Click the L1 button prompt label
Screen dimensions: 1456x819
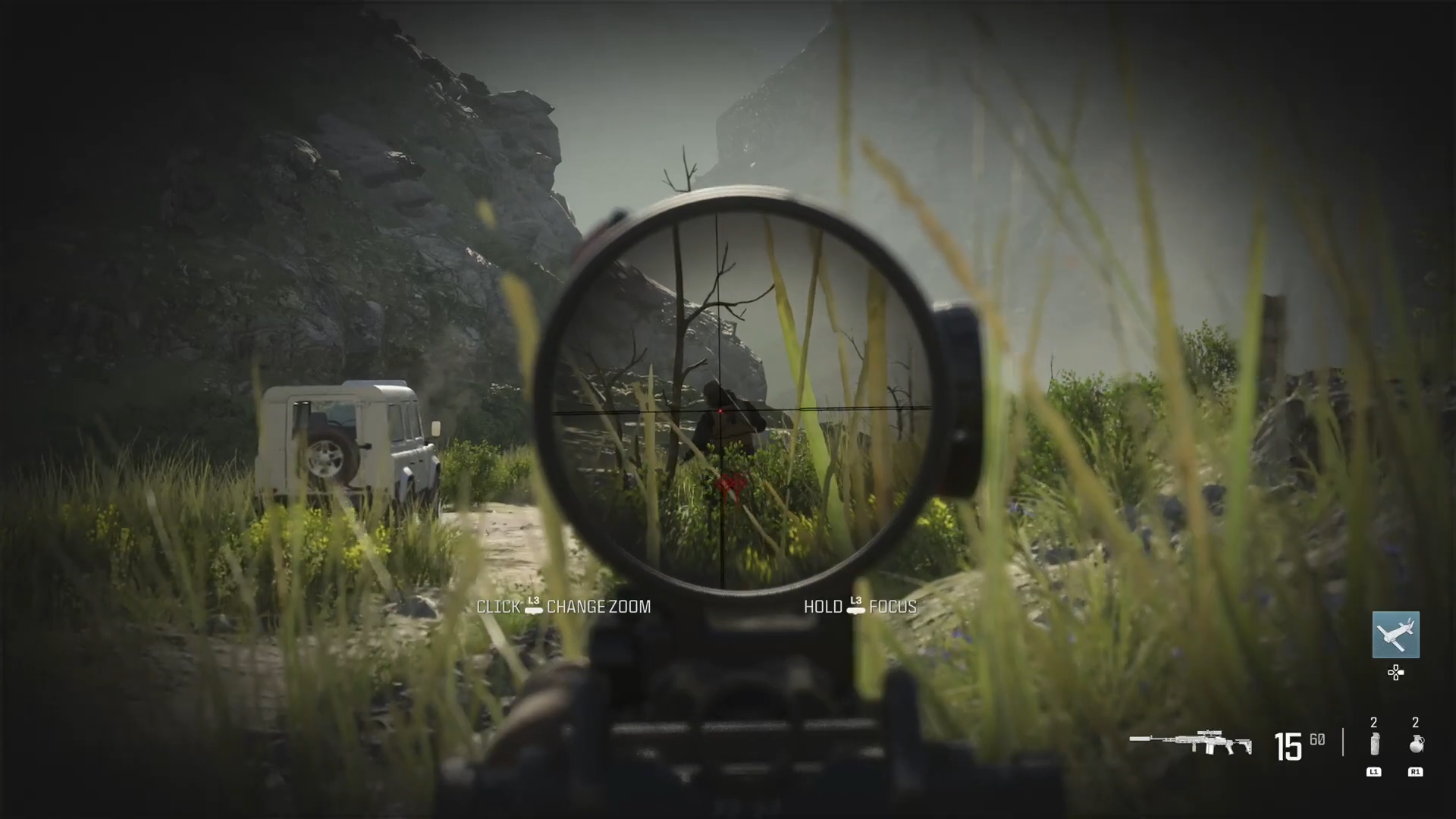(1373, 772)
